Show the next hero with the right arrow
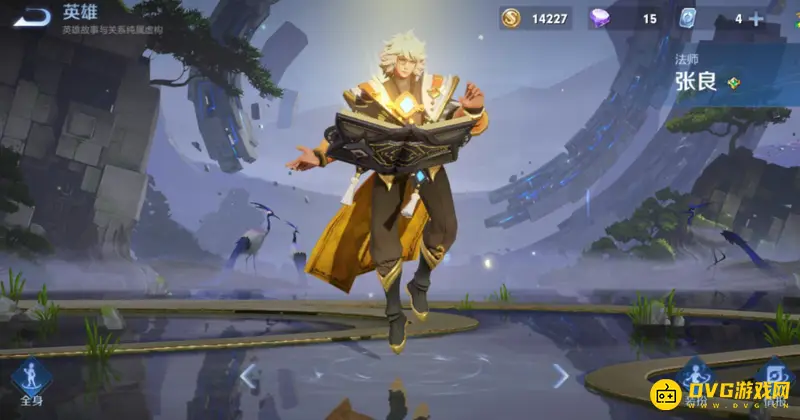This screenshot has width=800, height=420. [560, 376]
